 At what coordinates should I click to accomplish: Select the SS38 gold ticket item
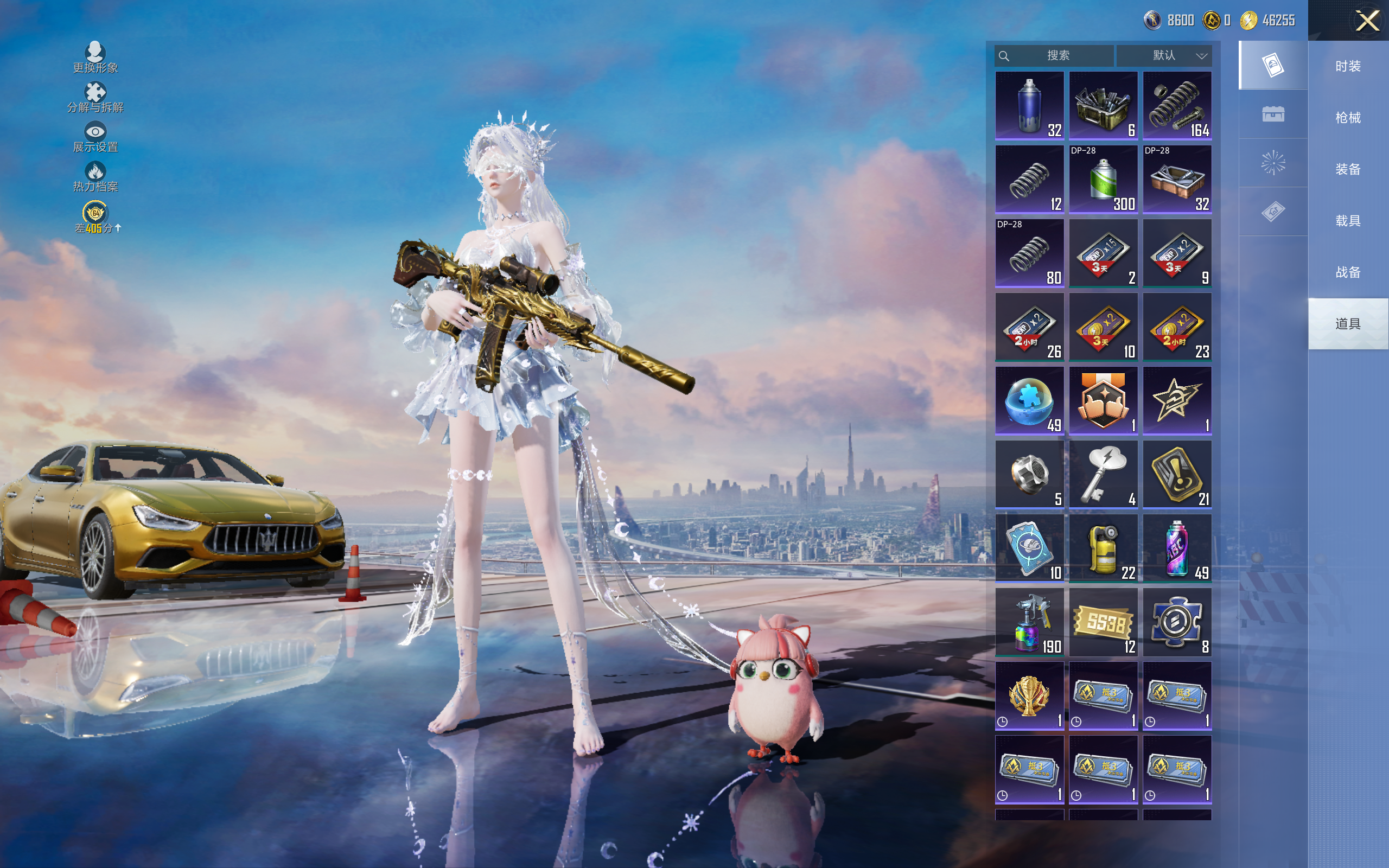coord(1103,622)
